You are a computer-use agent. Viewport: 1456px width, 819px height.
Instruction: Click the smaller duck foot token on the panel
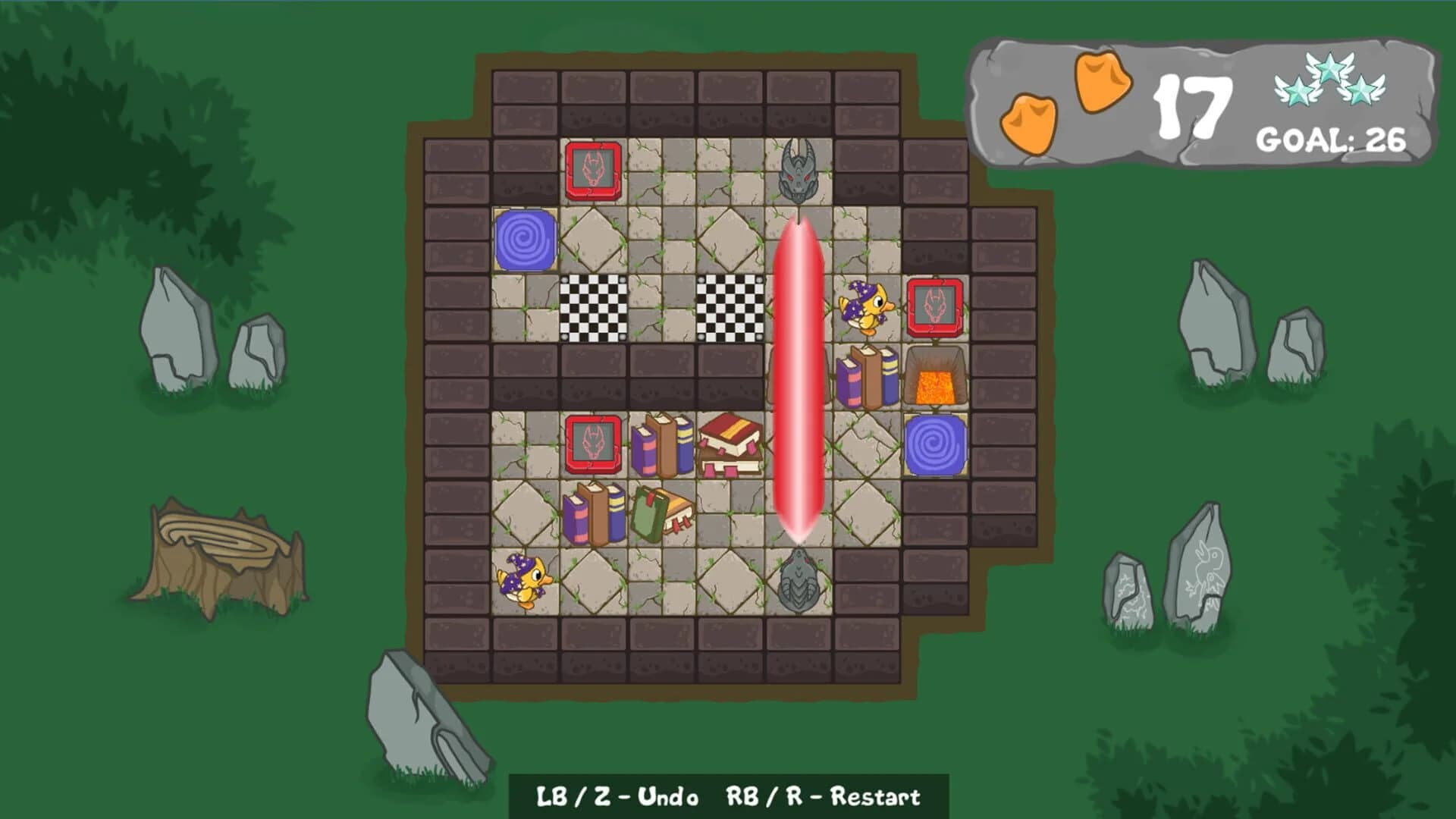(1030, 121)
